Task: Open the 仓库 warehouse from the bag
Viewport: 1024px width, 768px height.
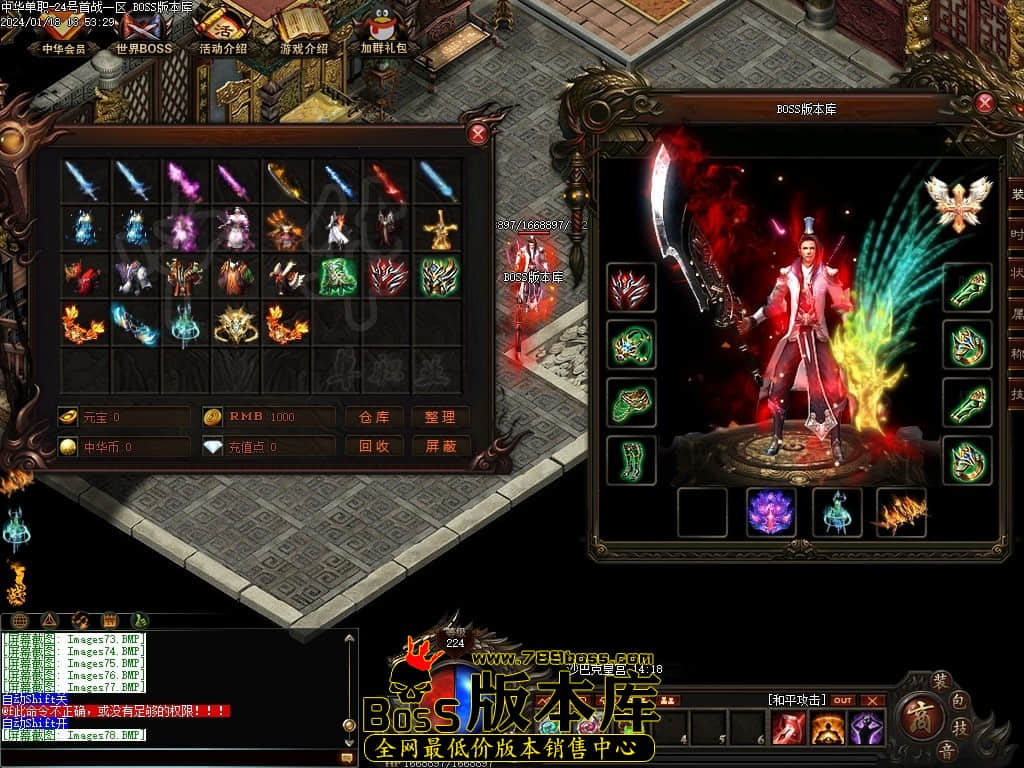Action: click(x=374, y=417)
